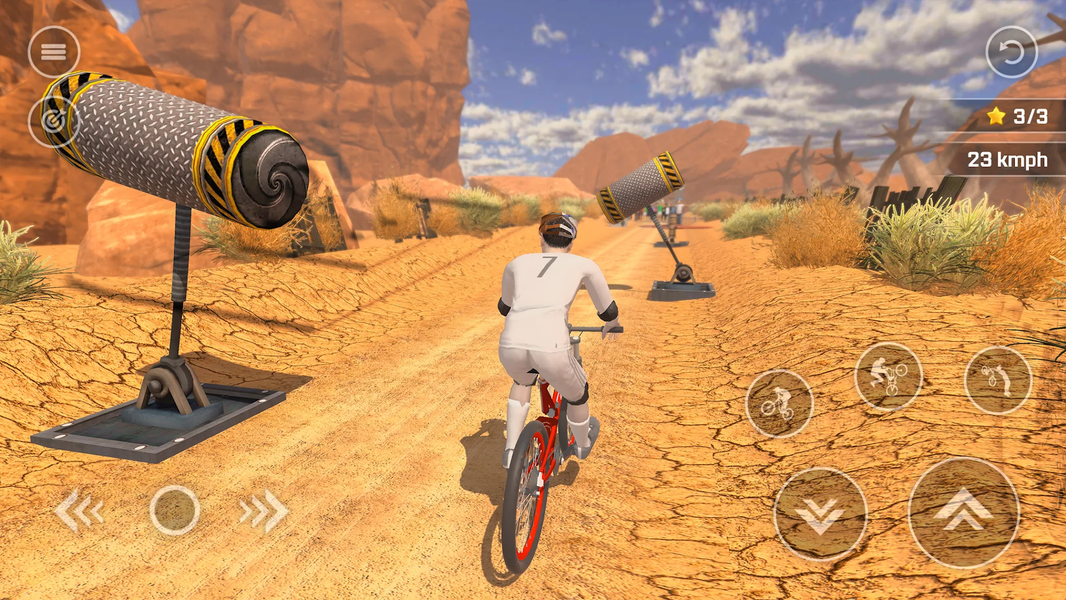Open the hamburger pause menu
Viewport: 1066px width, 600px height.
(54, 51)
